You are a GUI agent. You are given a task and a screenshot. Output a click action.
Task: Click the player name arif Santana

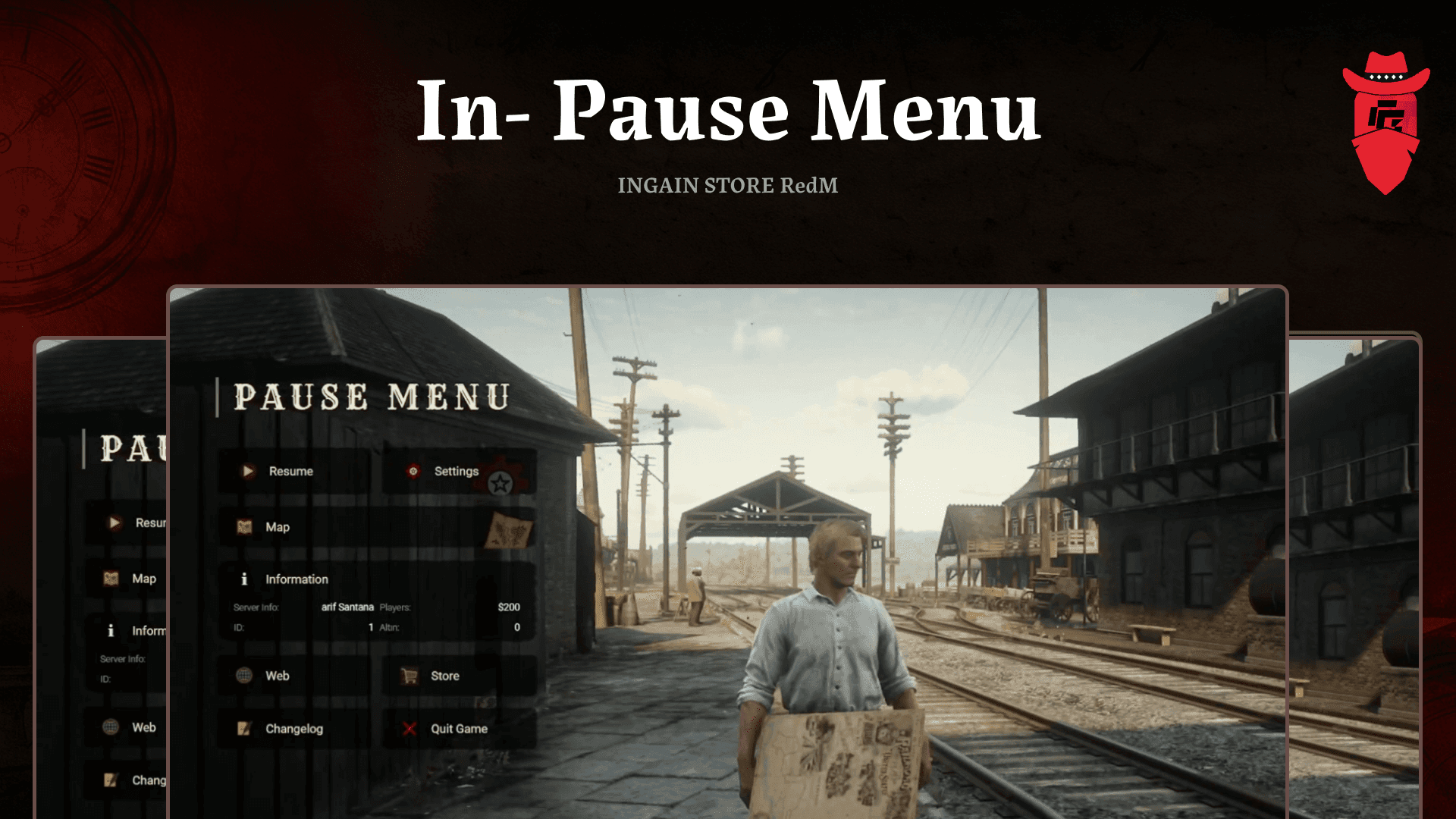(x=348, y=607)
